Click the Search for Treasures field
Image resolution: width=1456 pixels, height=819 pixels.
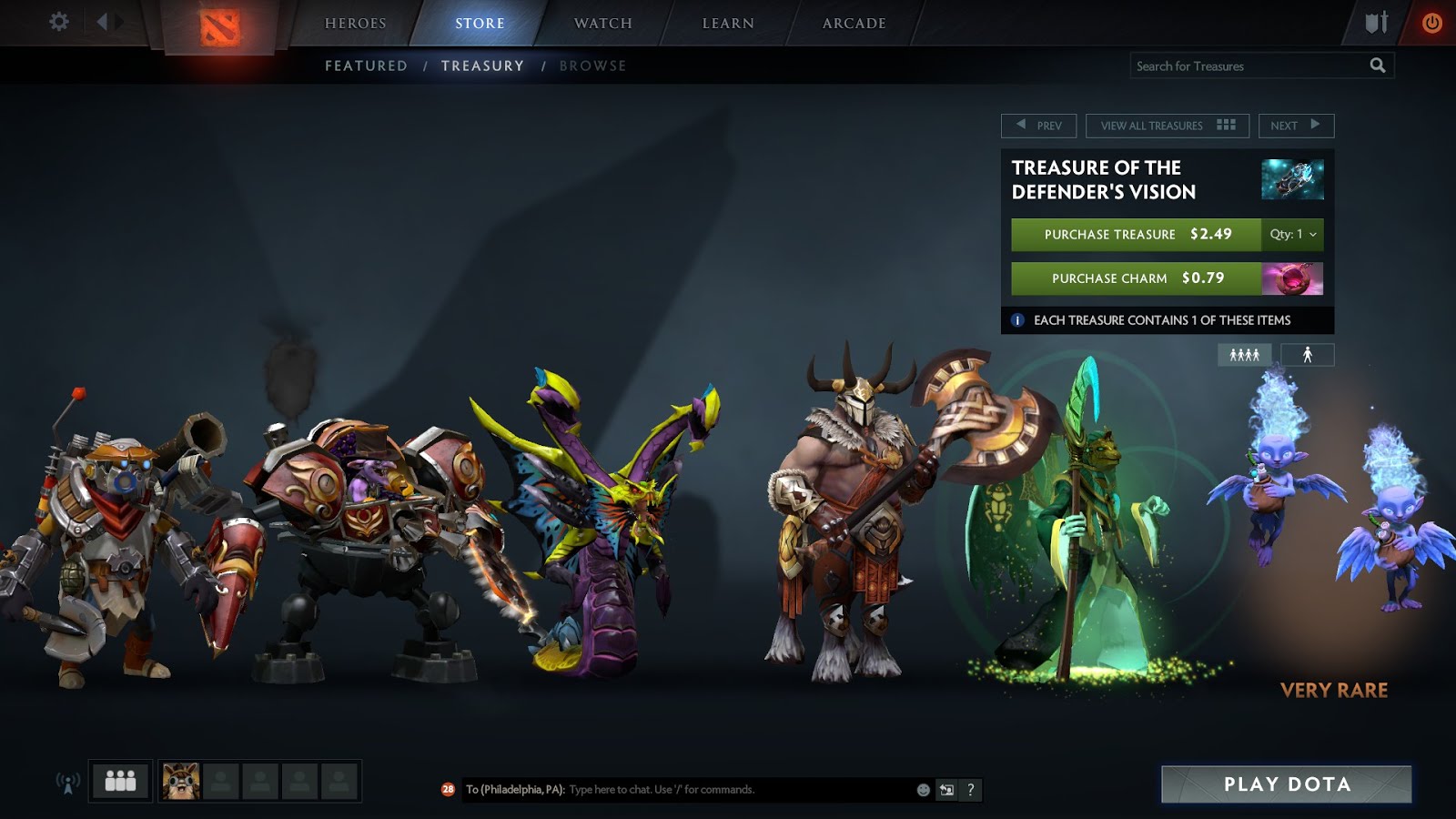coord(1247,66)
